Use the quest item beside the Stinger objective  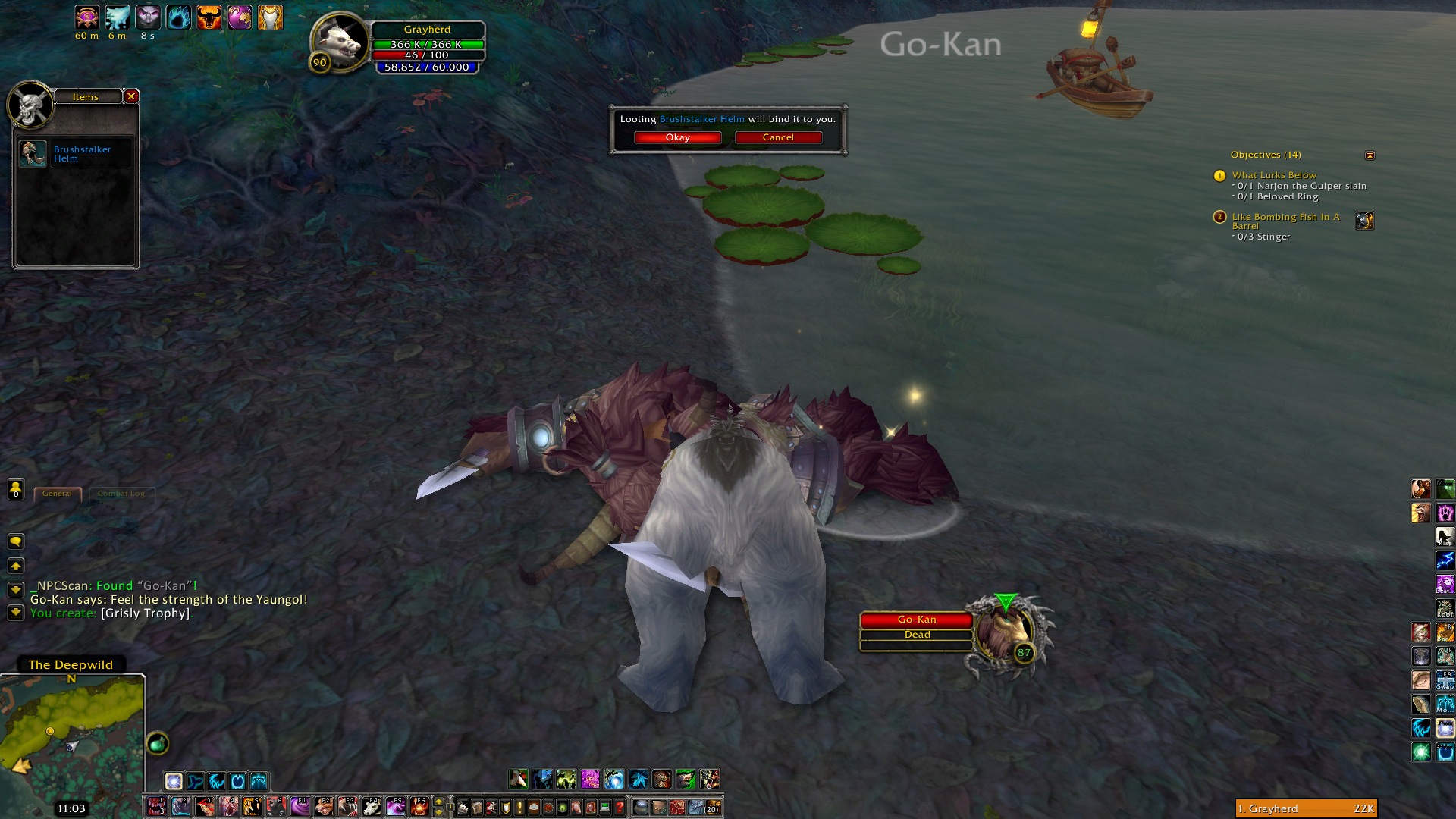click(1364, 221)
